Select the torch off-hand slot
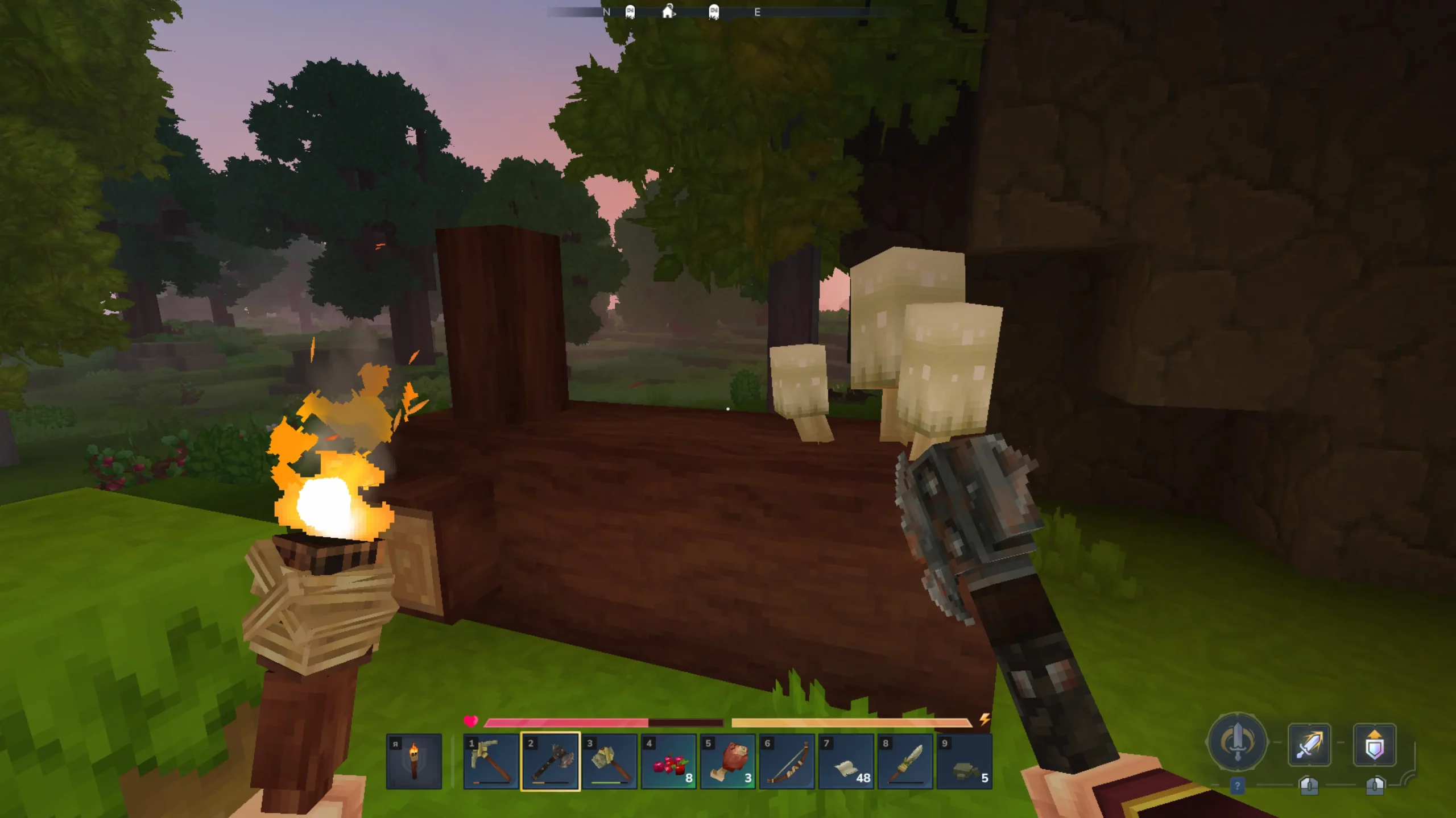The image size is (1456, 818). coord(413,761)
